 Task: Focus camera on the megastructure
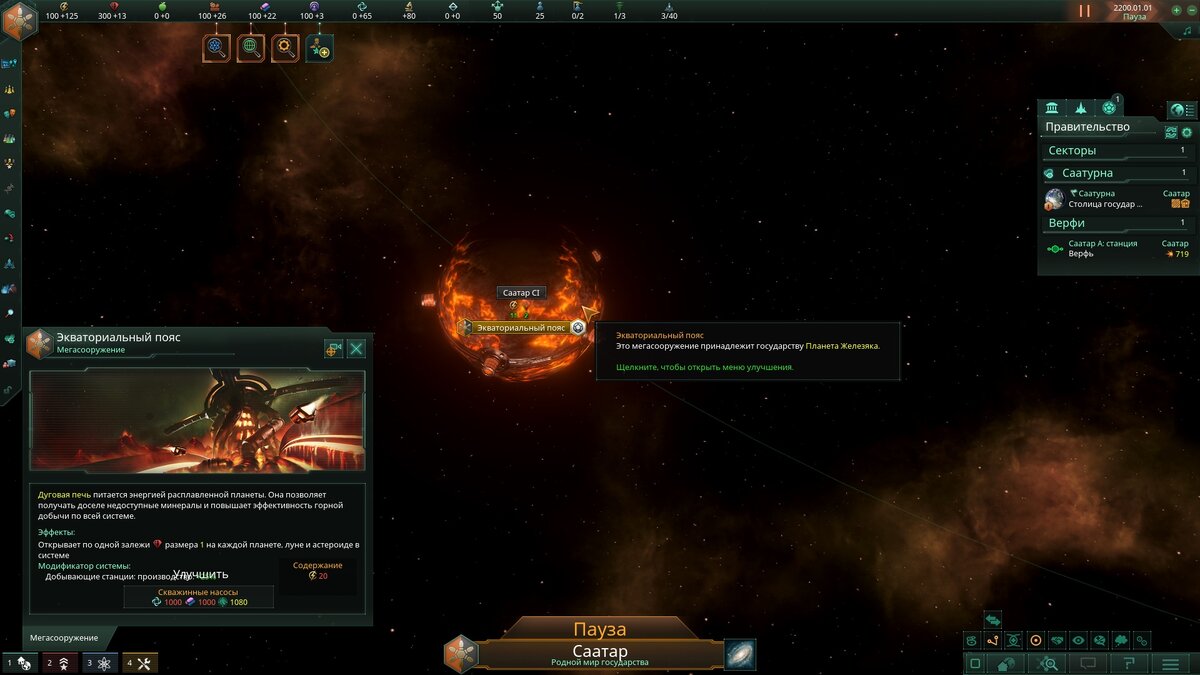point(334,349)
